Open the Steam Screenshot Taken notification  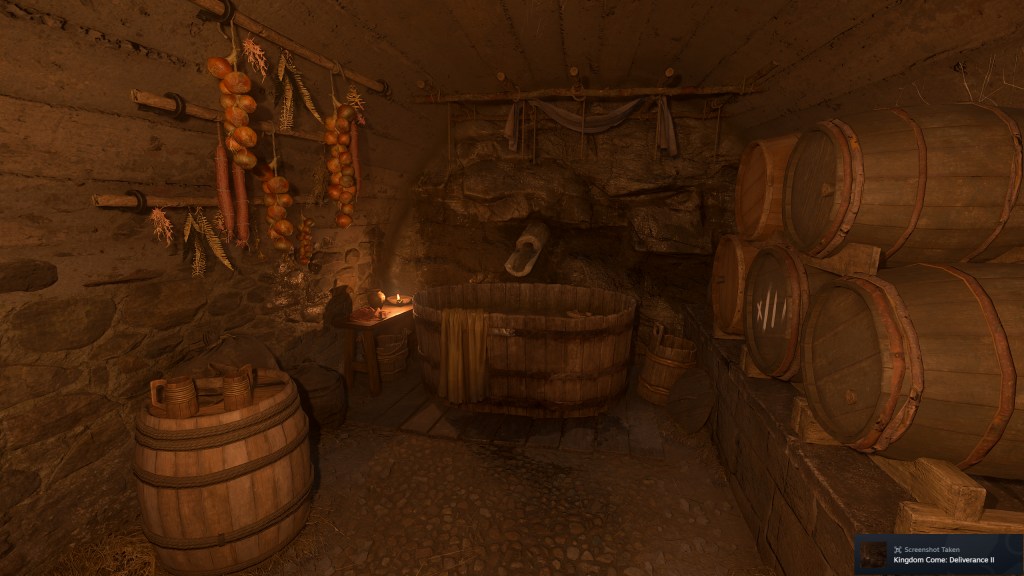pyautogui.click(x=938, y=554)
